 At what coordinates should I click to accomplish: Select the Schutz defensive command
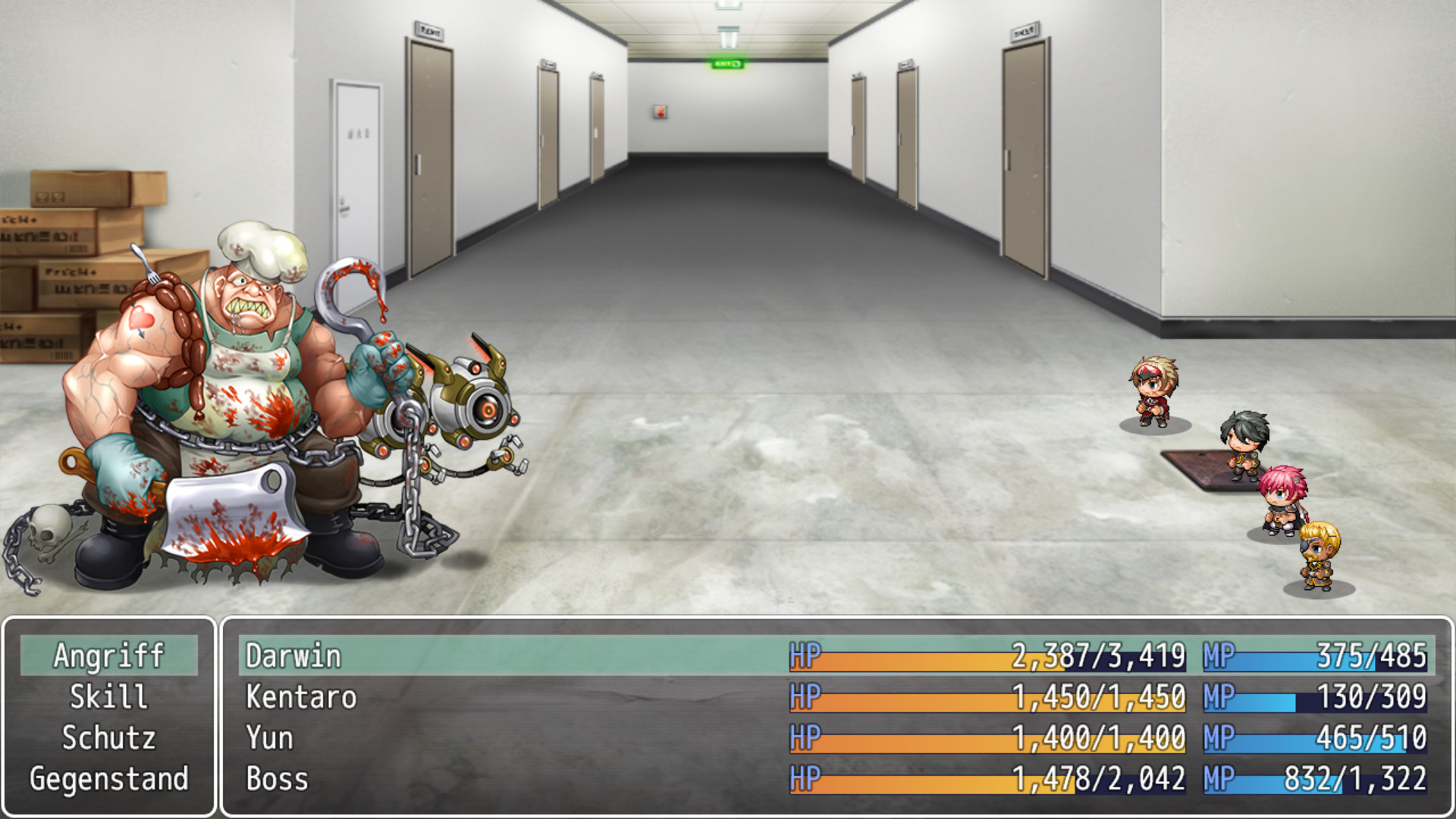coord(111,738)
